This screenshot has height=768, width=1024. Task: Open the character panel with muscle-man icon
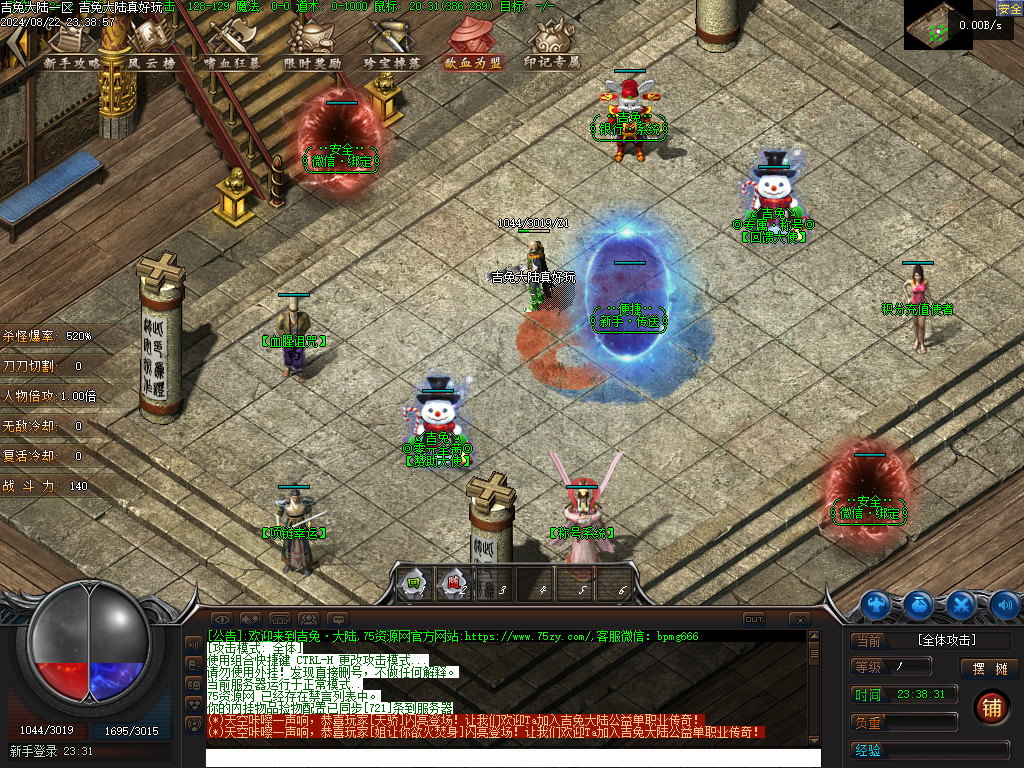[x=876, y=604]
